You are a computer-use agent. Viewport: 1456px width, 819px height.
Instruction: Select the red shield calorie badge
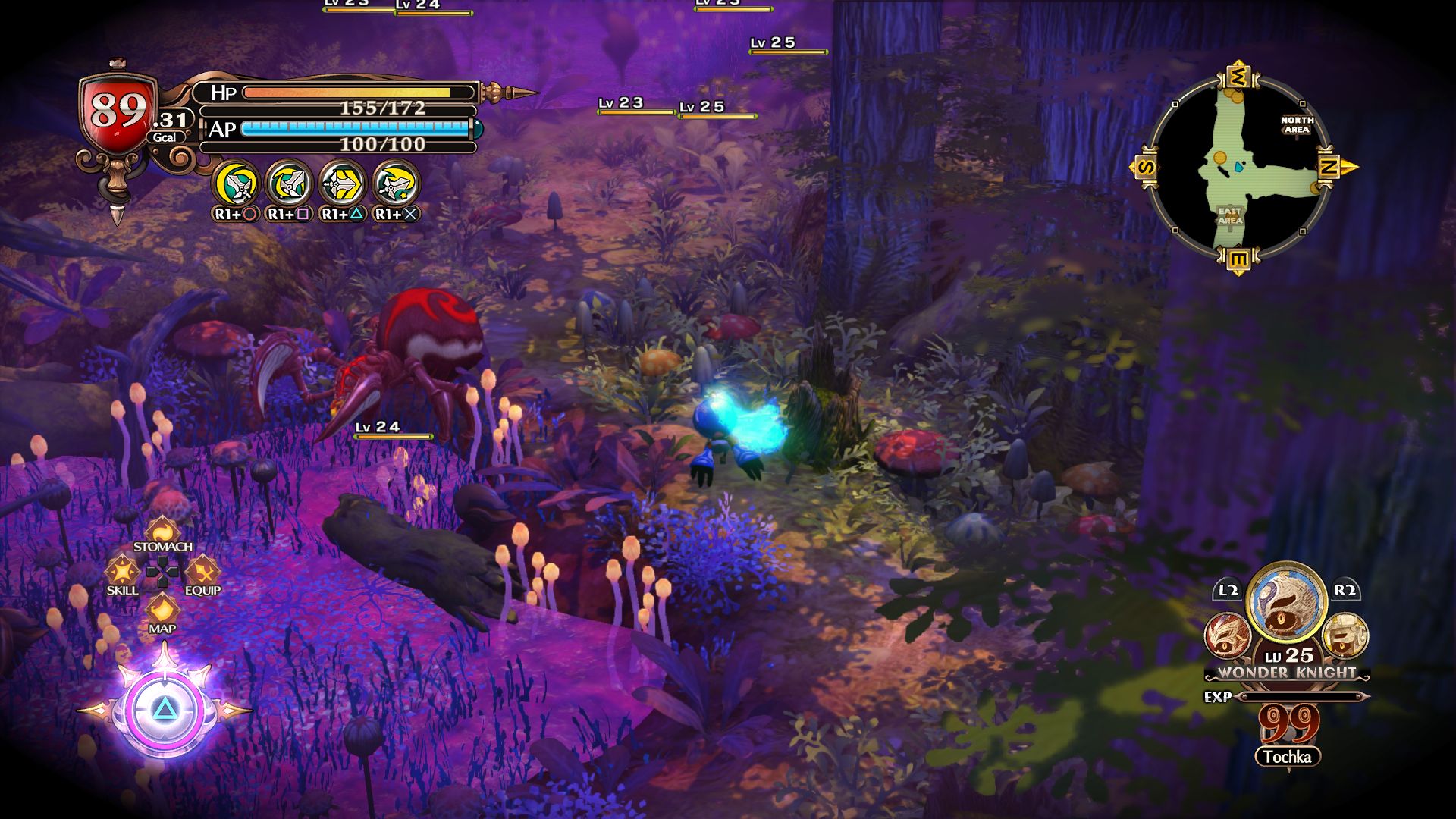(x=118, y=112)
